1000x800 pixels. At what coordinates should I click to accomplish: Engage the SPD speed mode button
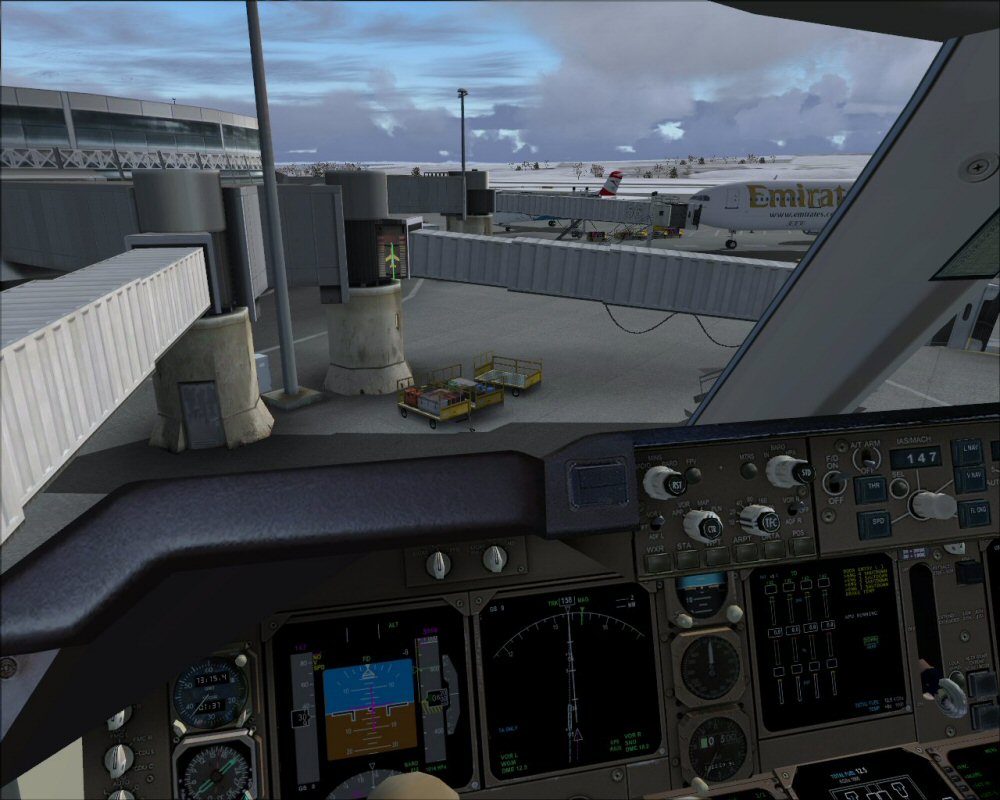click(873, 521)
